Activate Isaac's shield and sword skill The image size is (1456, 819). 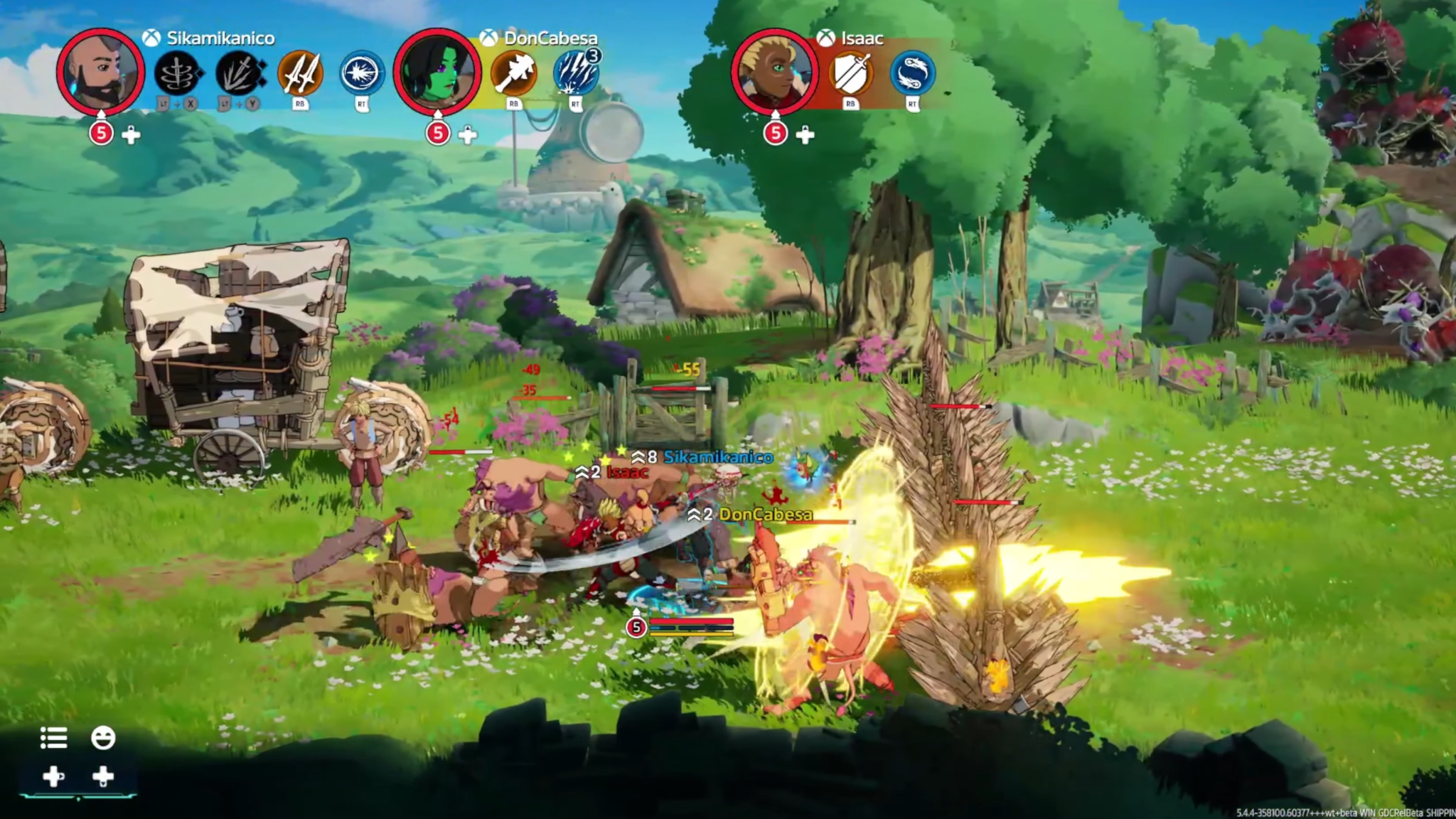pyautogui.click(x=850, y=73)
